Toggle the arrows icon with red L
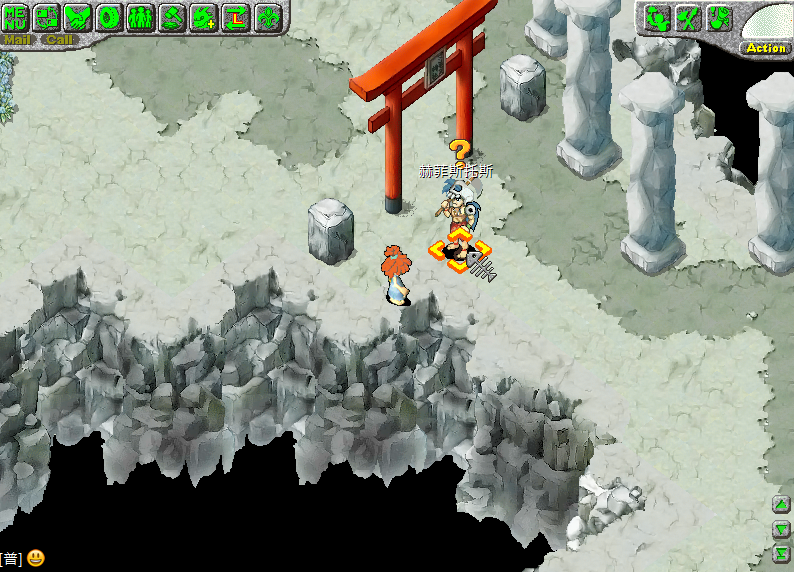The height and width of the screenshot is (572, 794). coord(236,17)
